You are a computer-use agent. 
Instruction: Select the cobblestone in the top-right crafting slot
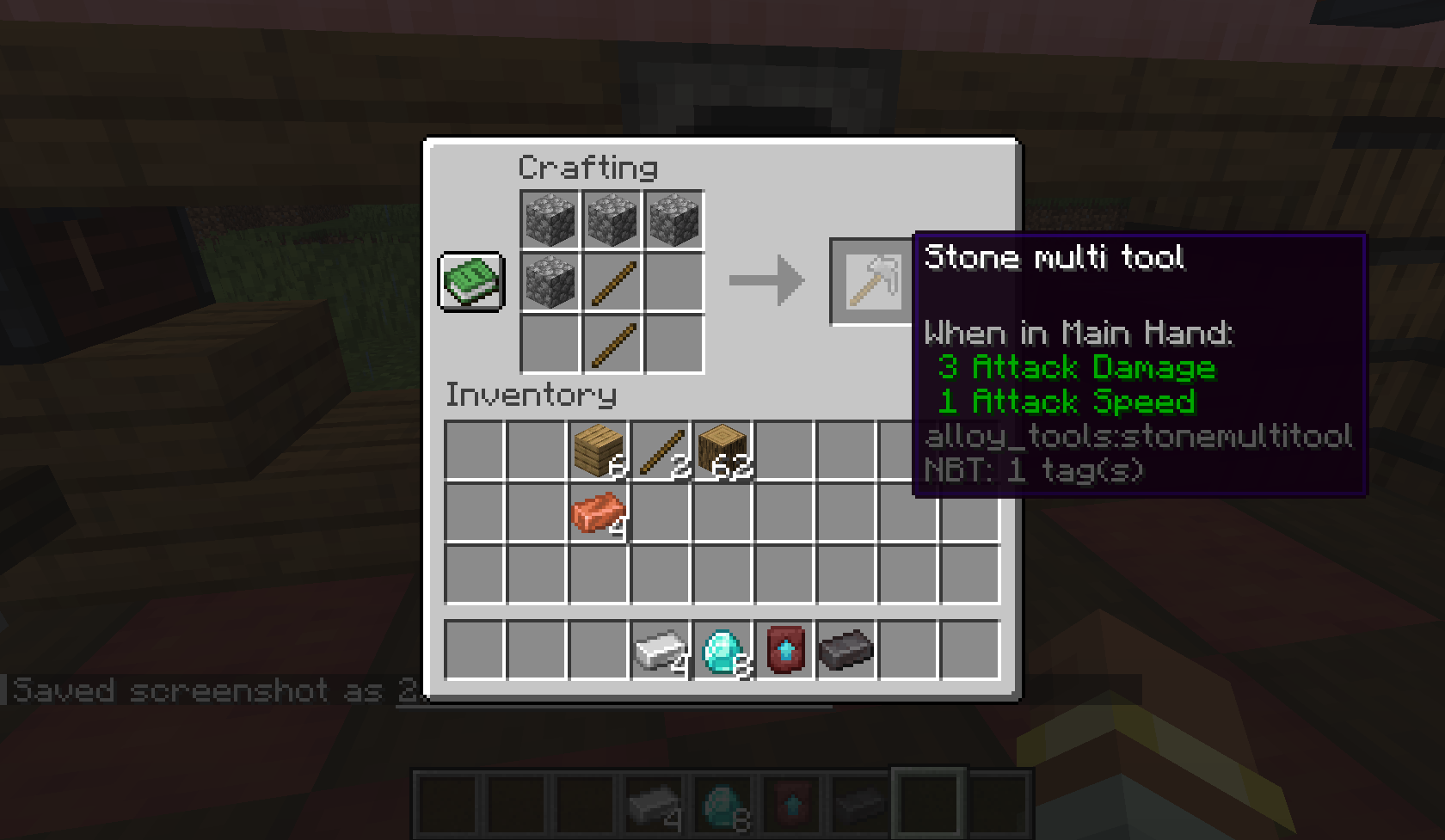tap(674, 218)
